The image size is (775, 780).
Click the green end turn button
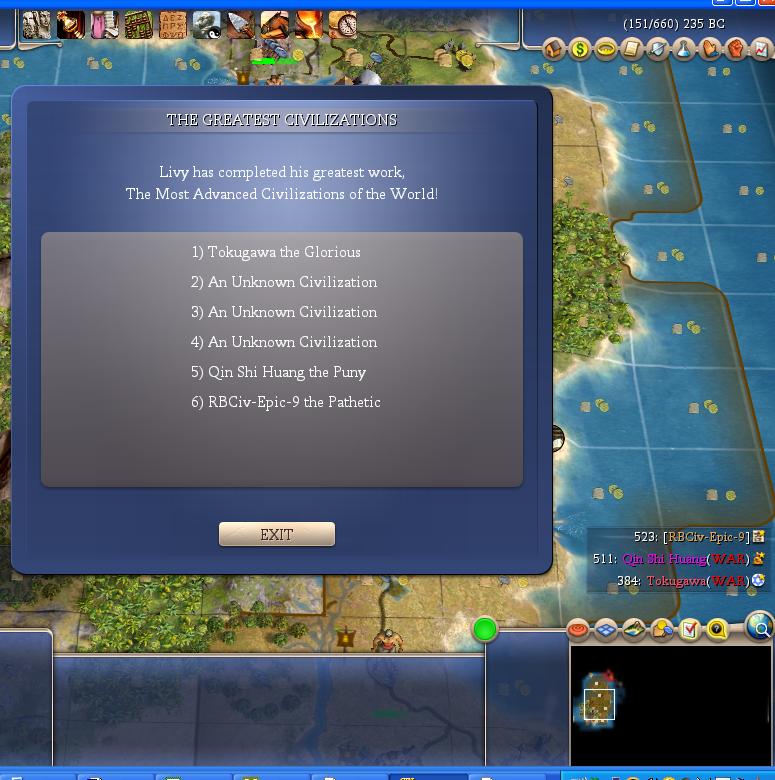[485, 629]
